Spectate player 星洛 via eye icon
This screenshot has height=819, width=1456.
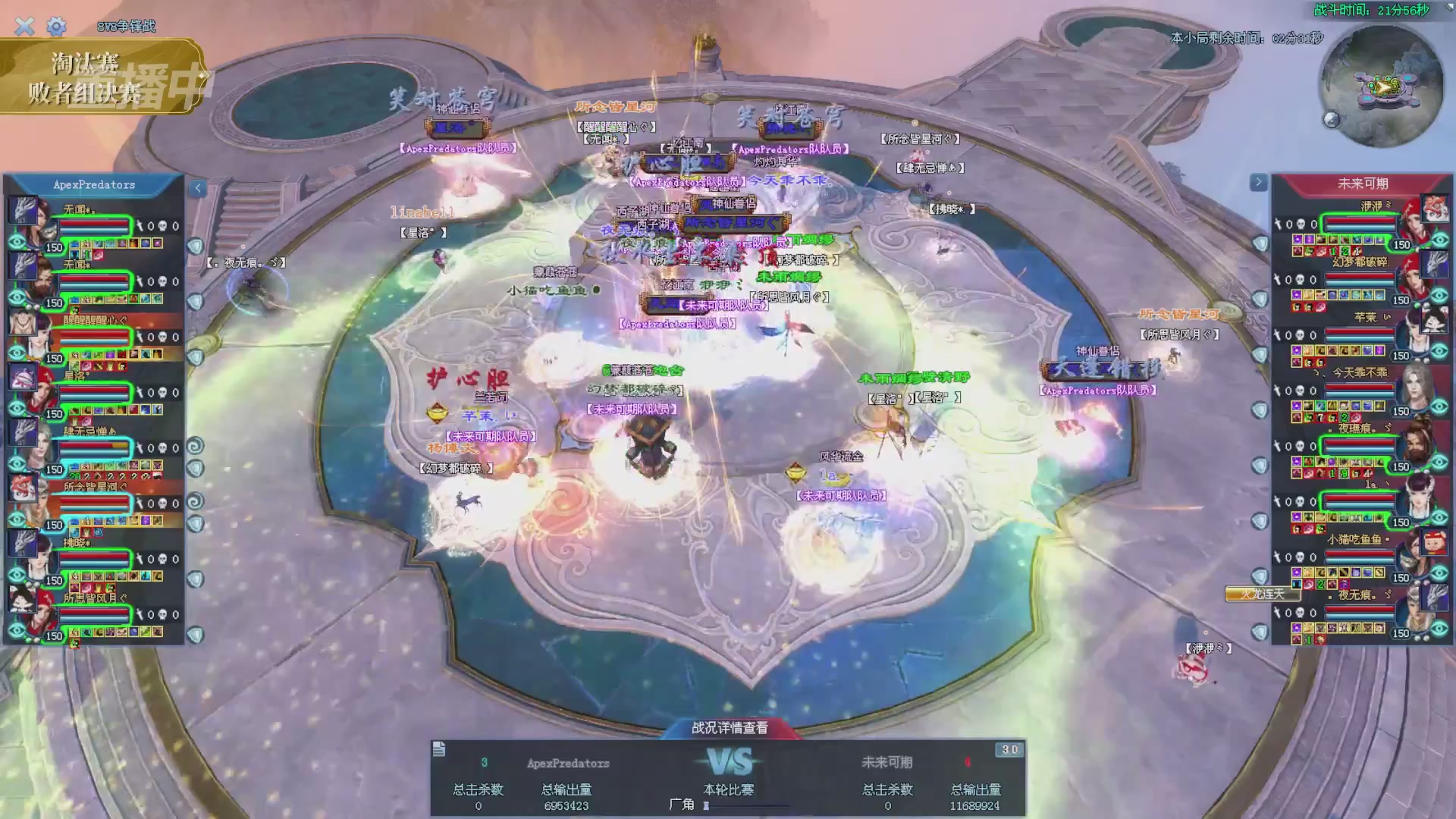(x=17, y=409)
